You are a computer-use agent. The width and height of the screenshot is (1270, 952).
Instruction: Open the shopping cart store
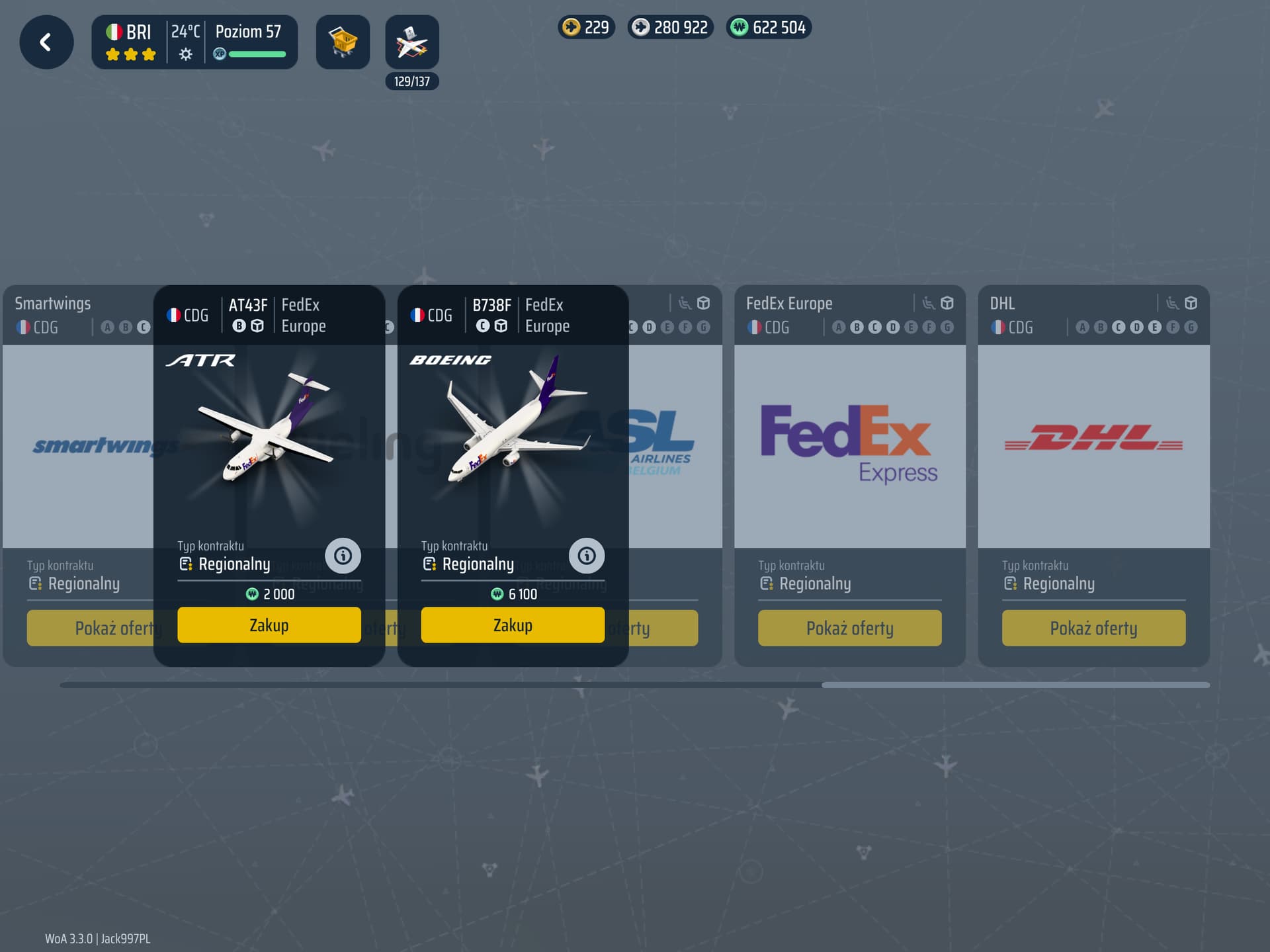pyautogui.click(x=343, y=42)
